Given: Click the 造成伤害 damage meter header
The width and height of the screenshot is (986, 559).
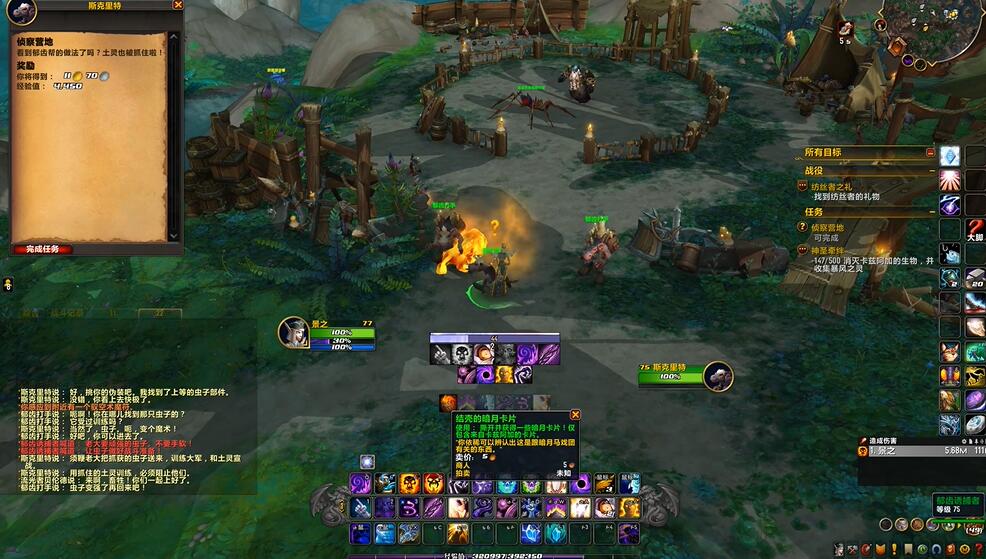Looking at the screenshot, I should [885, 440].
